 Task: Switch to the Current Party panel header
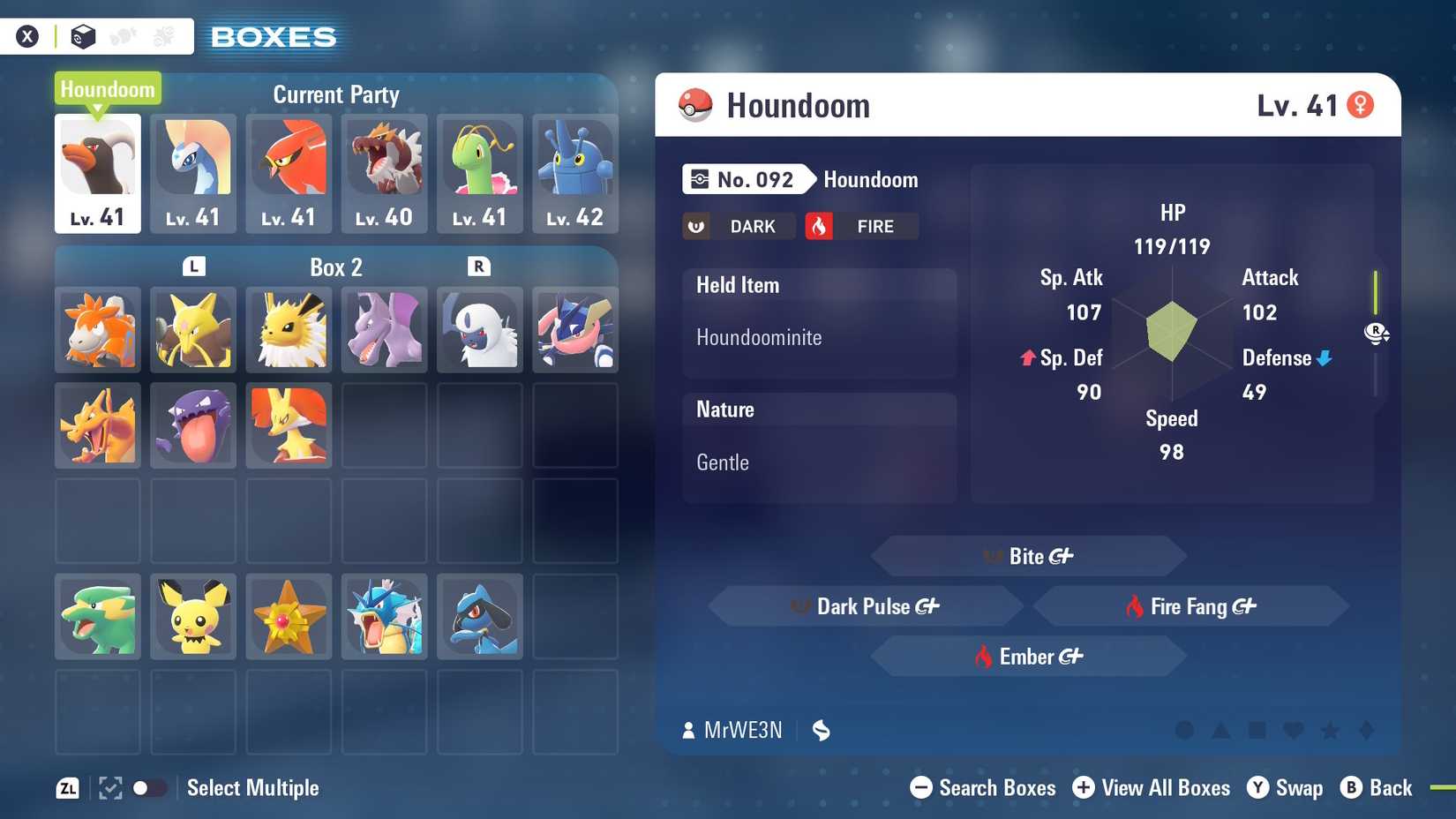[x=336, y=94]
